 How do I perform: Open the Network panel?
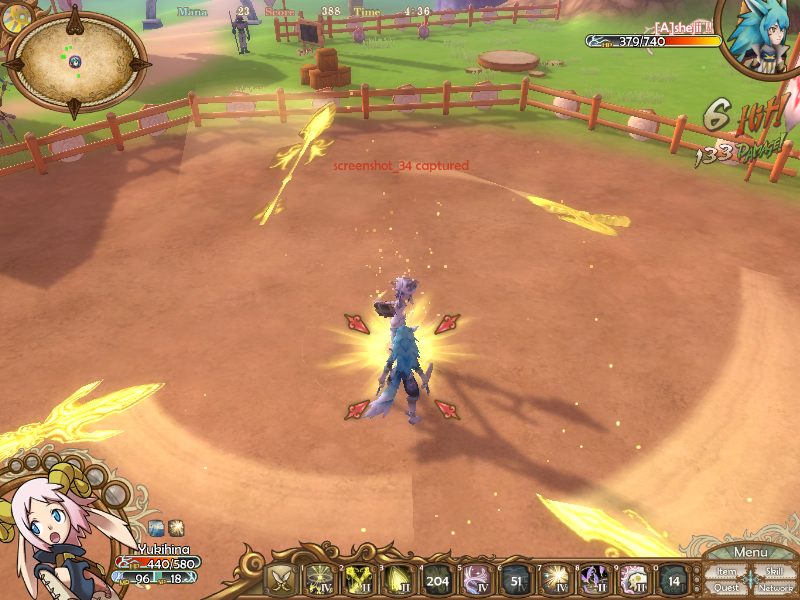click(775, 587)
